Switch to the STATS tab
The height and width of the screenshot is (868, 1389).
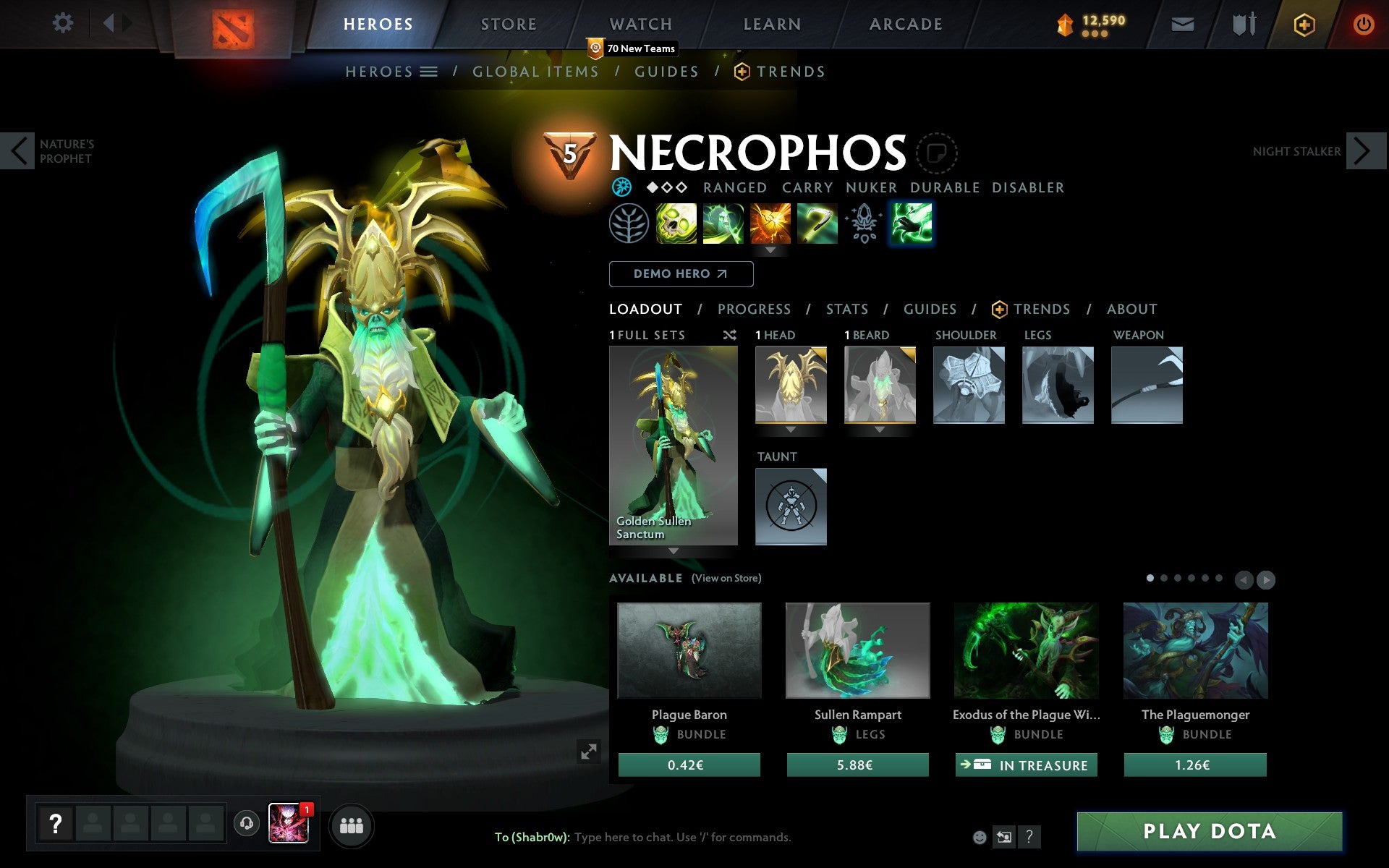pos(846,309)
